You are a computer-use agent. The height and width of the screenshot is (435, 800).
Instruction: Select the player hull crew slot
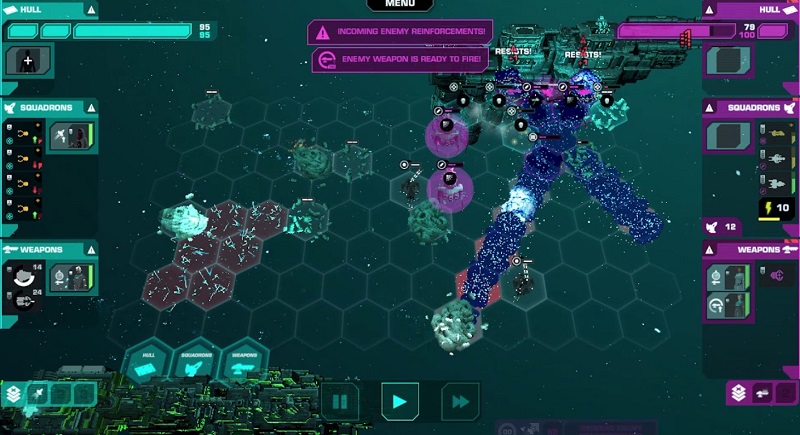point(25,61)
